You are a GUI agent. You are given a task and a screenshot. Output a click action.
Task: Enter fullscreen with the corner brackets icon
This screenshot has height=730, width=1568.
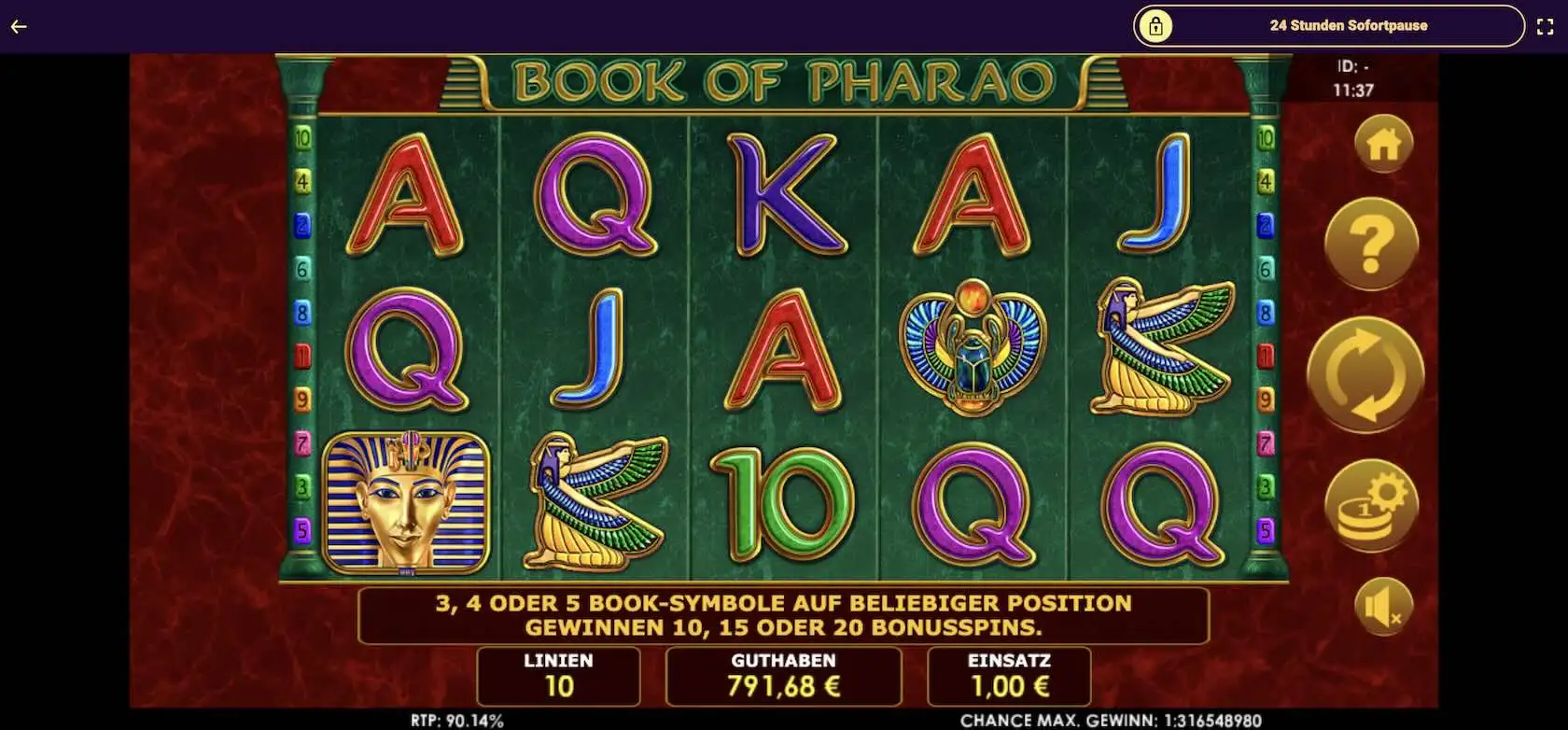[1545, 27]
